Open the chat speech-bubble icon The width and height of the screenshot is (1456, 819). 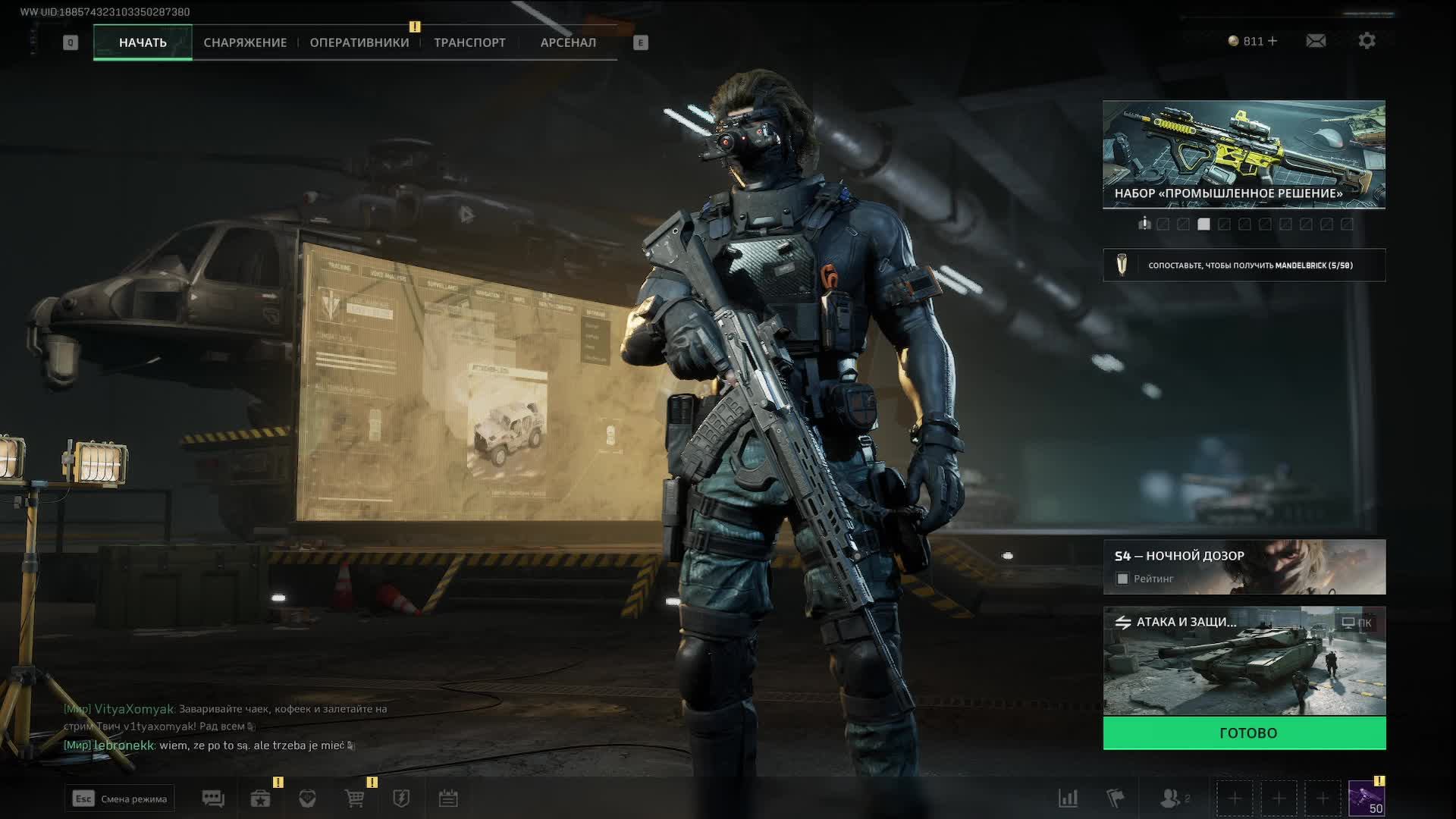[213, 799]
